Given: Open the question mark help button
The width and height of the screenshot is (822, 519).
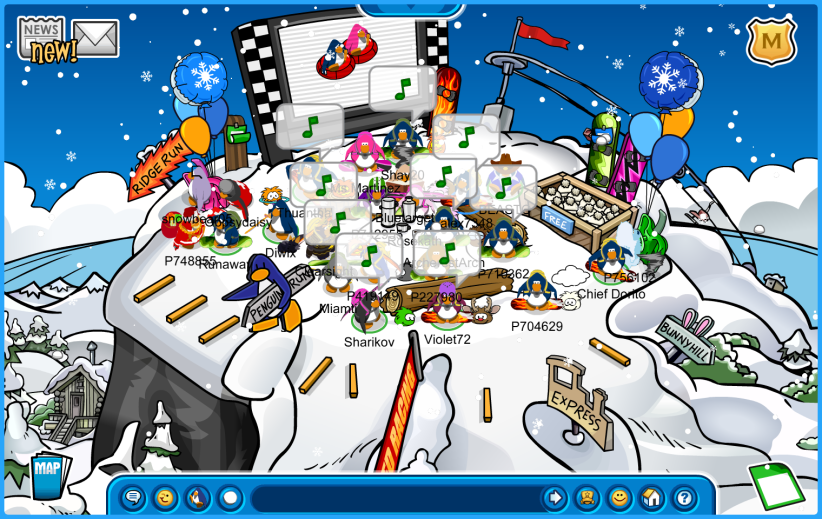Looking at the screenshot, I should pyautogui.click(x=684, y=497).
